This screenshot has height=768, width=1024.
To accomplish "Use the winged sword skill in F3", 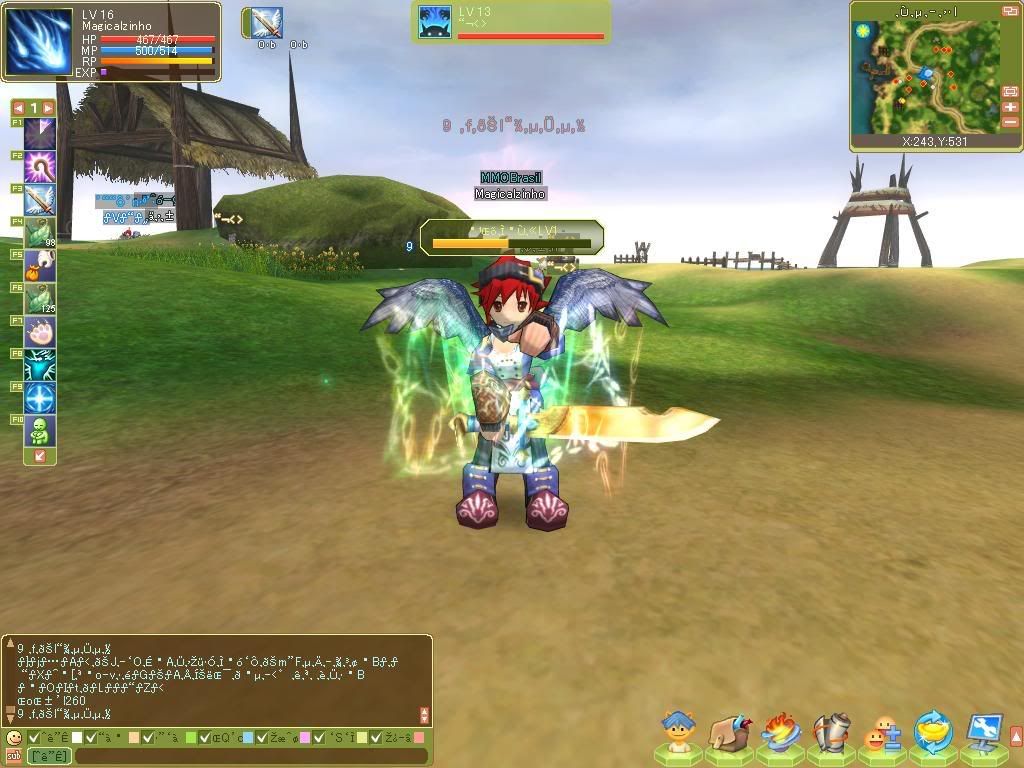I will point(40,200).
